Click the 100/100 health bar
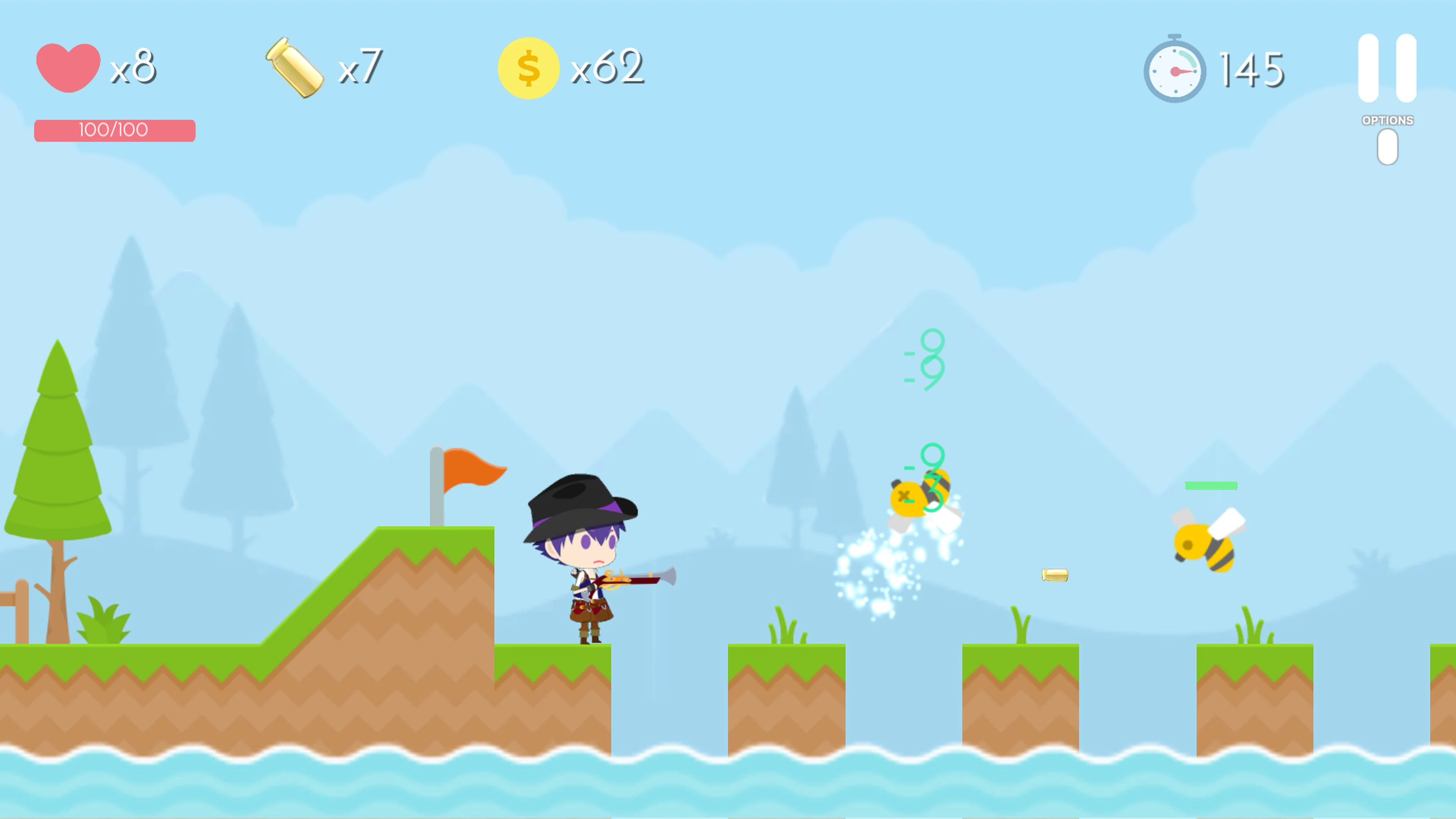The image size is (1456, 819). [115, 130]
